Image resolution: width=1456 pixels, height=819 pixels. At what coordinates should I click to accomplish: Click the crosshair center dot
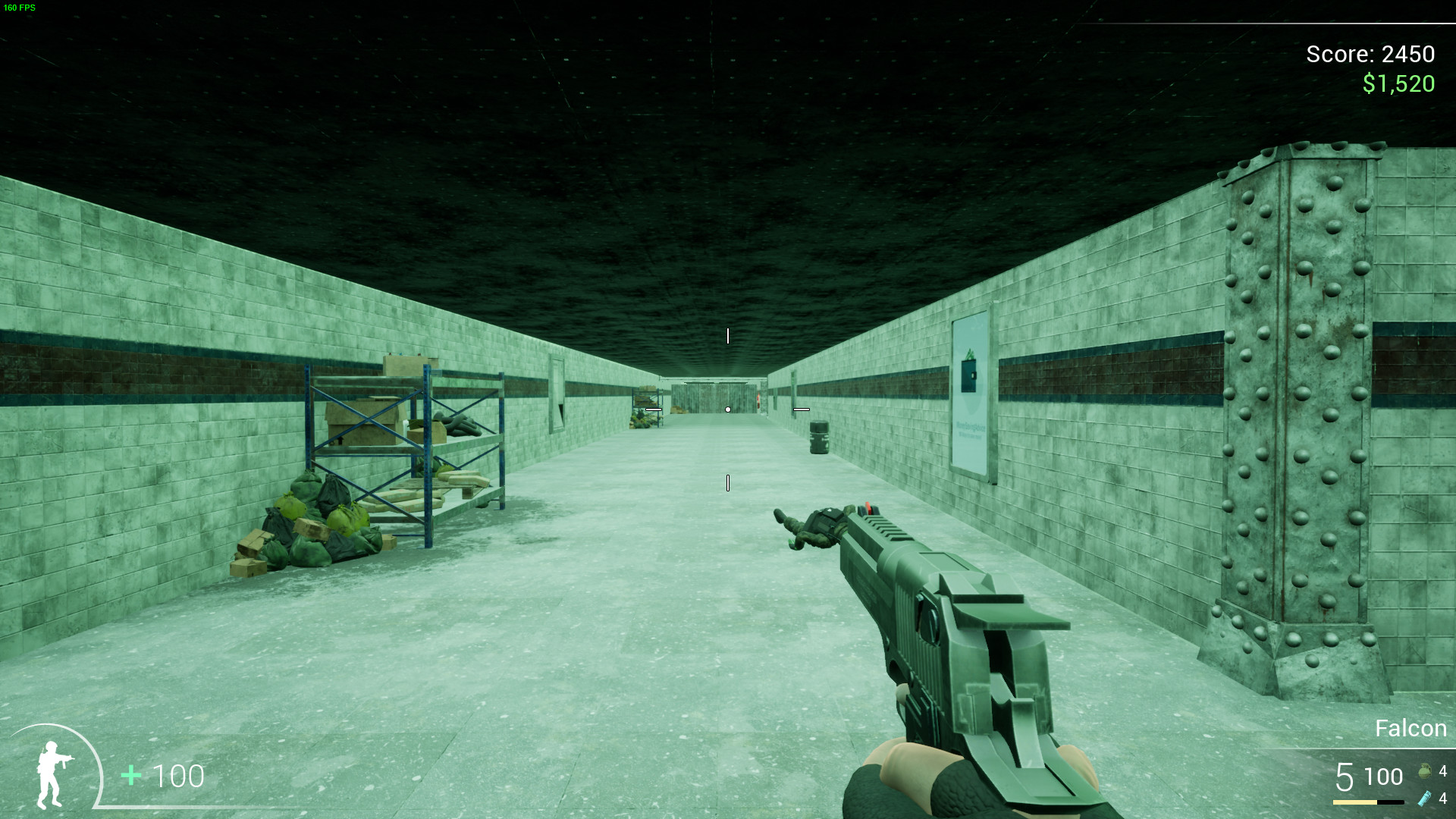[726, 408]
